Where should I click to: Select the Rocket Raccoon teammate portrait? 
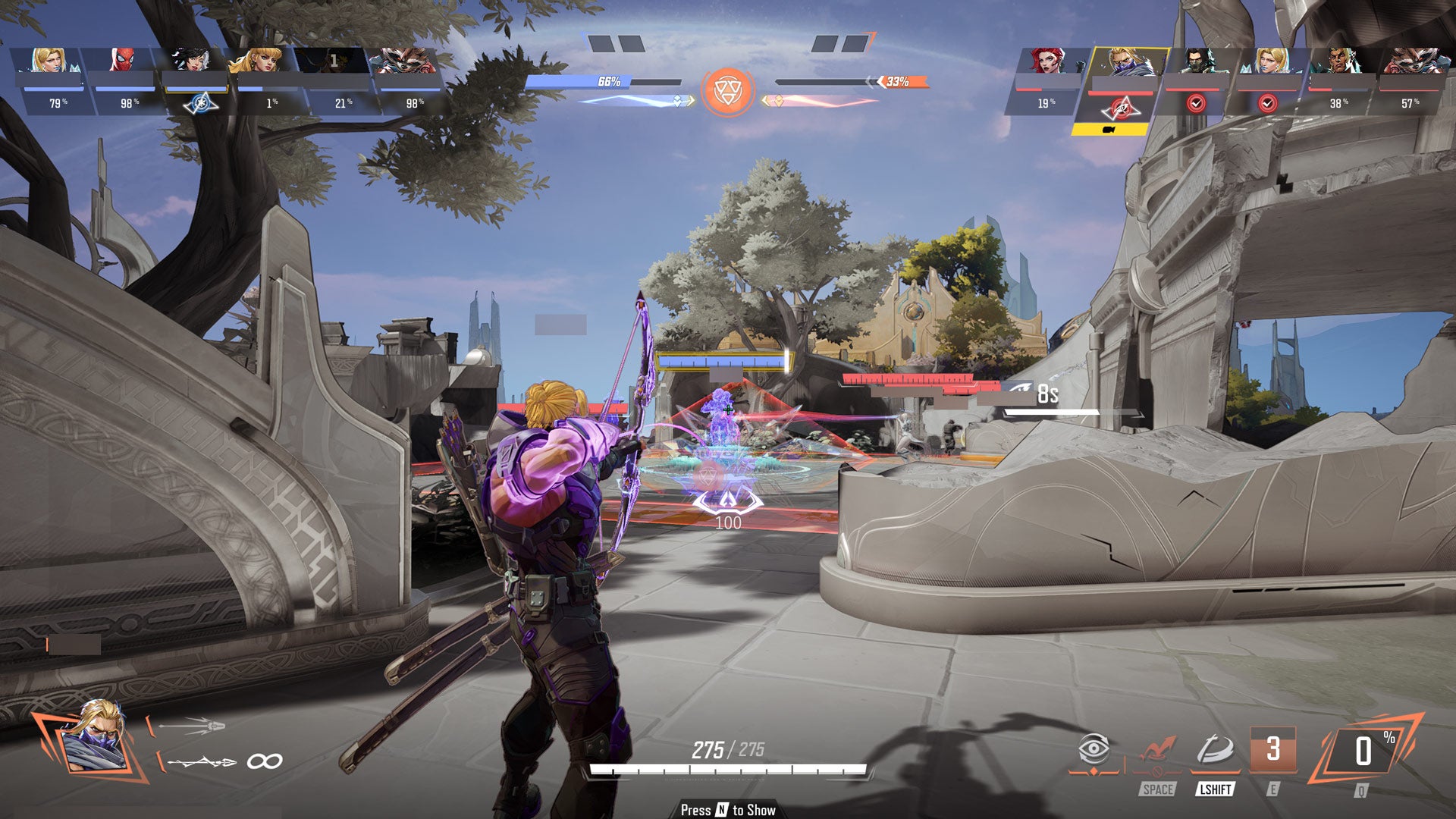(x=403, y=61)
